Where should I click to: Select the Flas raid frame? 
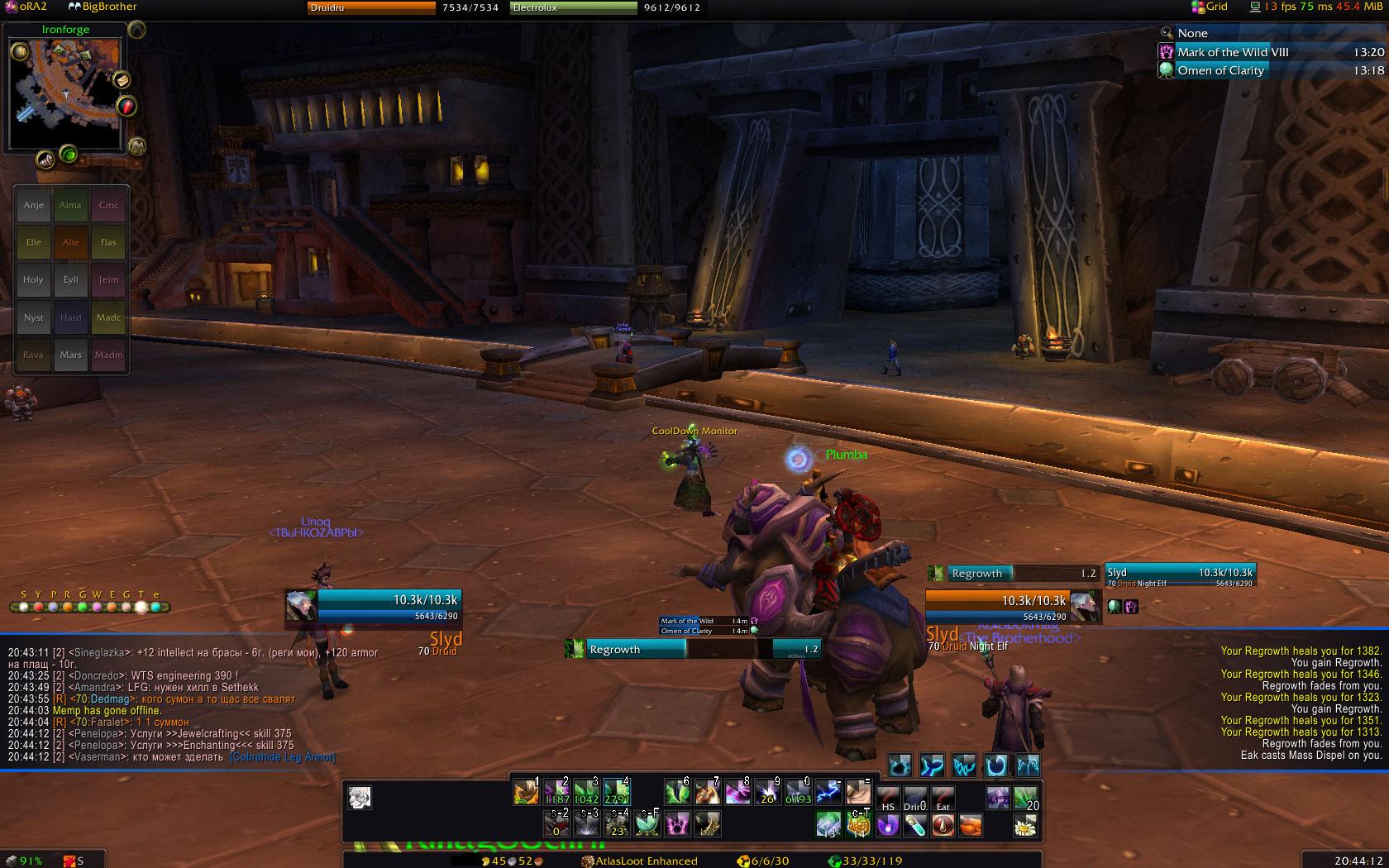tap(108, 242)
